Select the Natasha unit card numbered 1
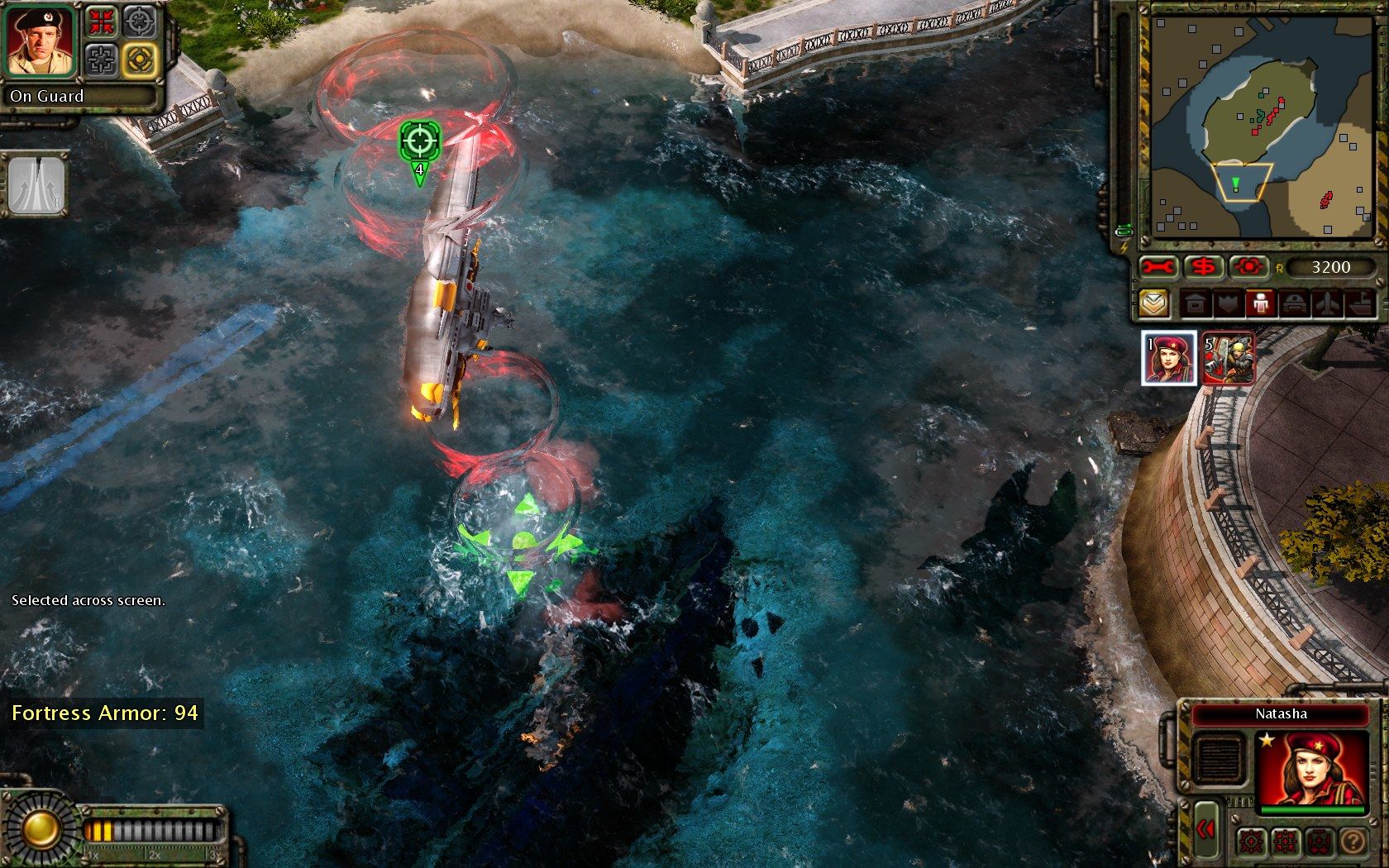 1168,358
